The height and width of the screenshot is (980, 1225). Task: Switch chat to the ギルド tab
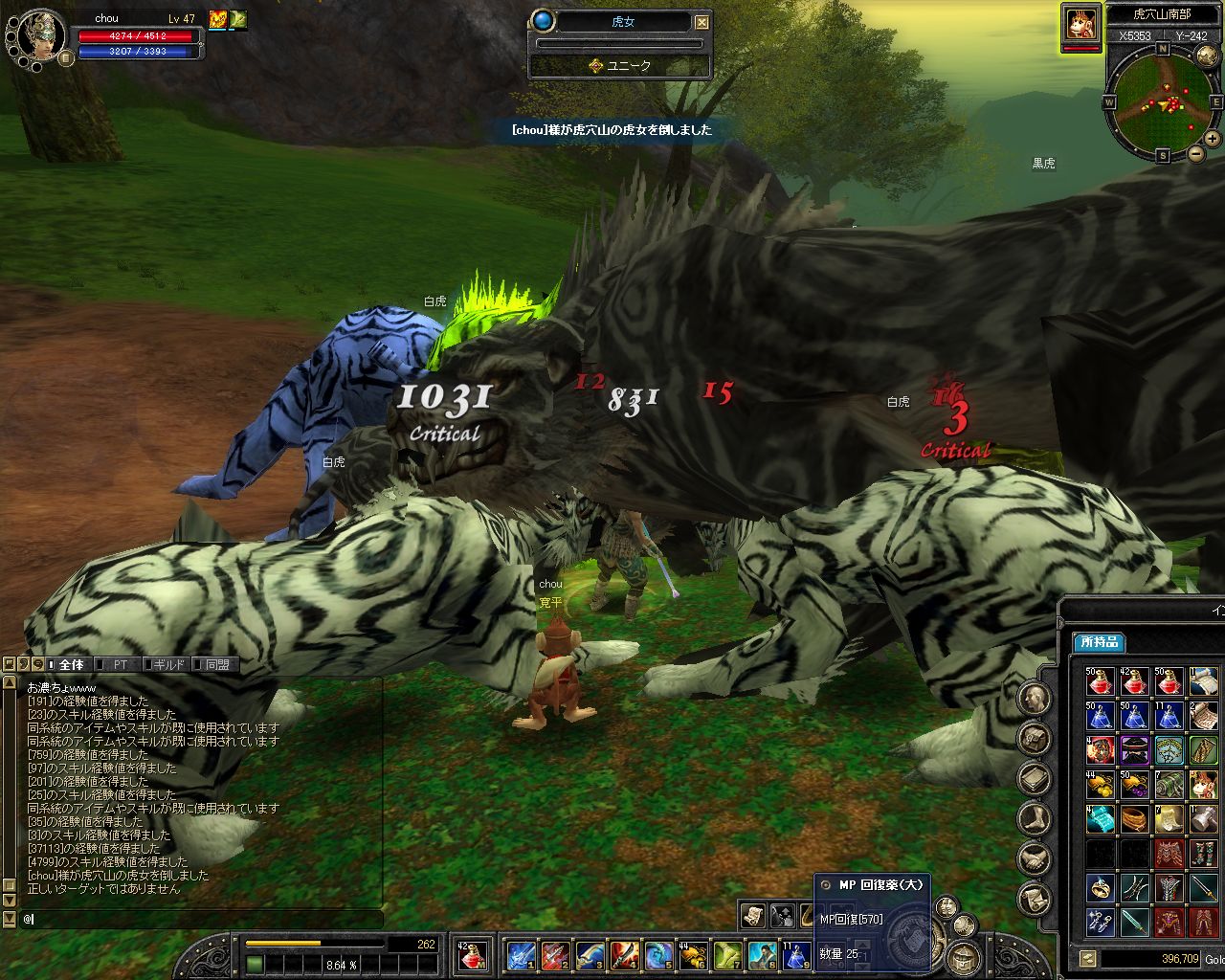tap(167, 664)
